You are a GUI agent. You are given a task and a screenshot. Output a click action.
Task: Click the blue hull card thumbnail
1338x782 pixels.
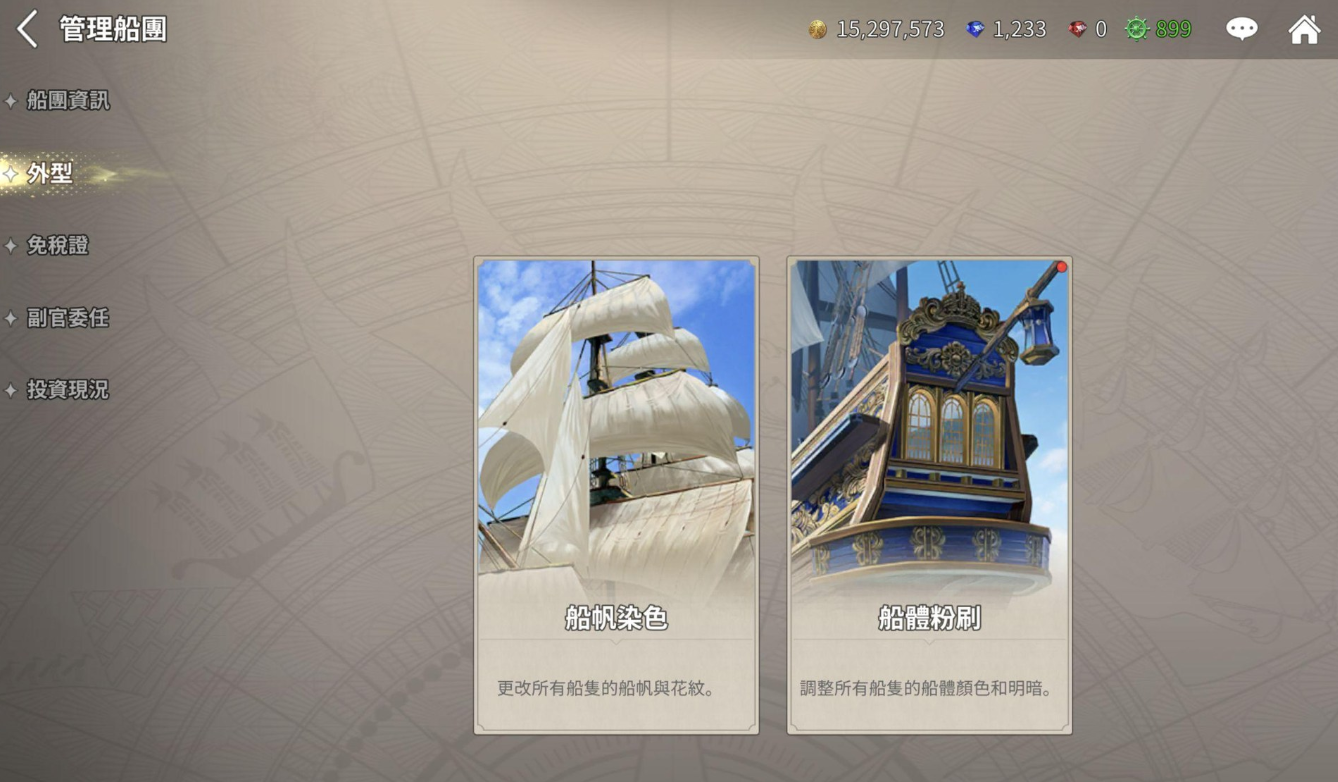click(x=928, y=420)
